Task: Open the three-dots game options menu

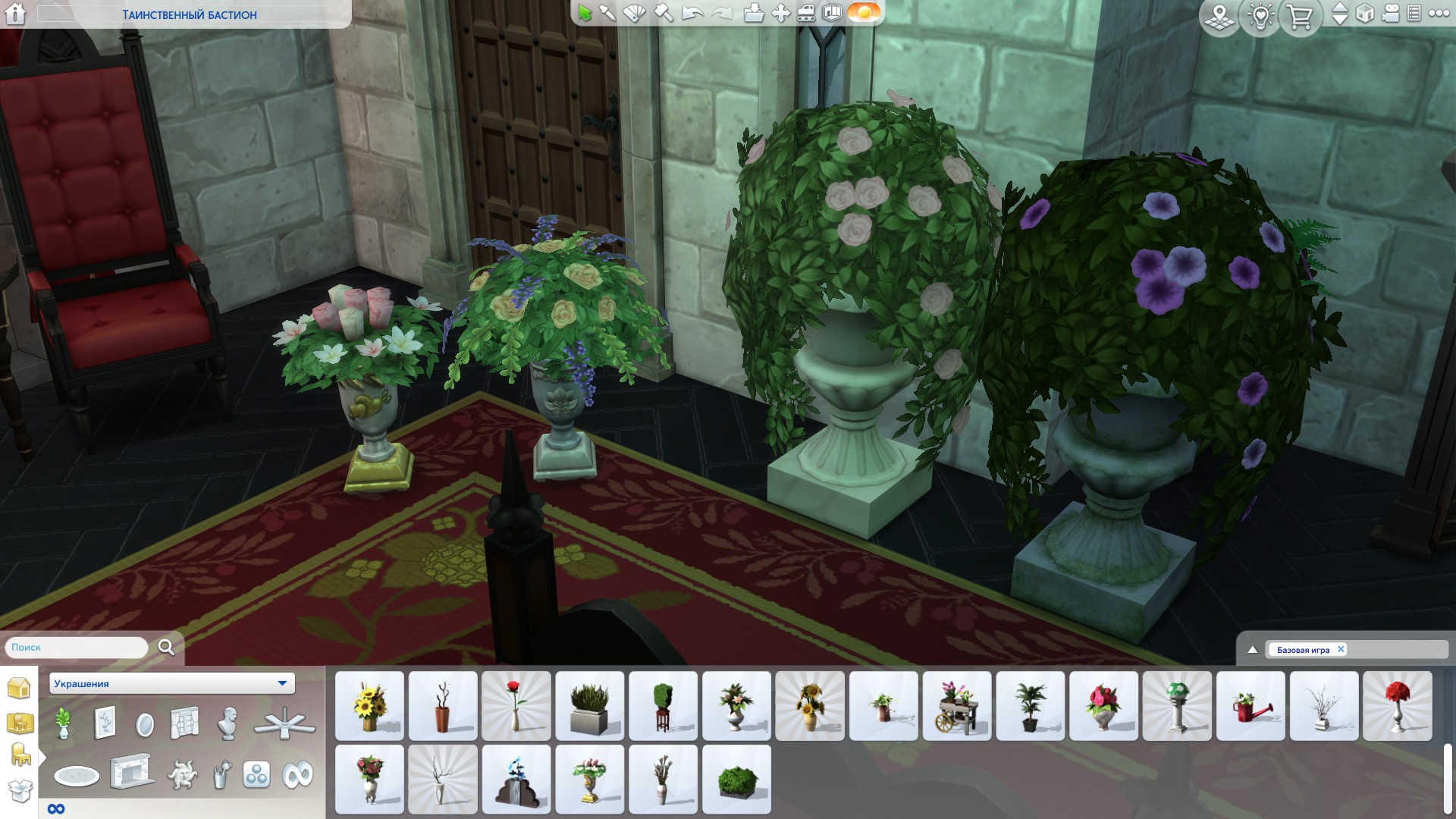Action: (x=1439, y=13)
